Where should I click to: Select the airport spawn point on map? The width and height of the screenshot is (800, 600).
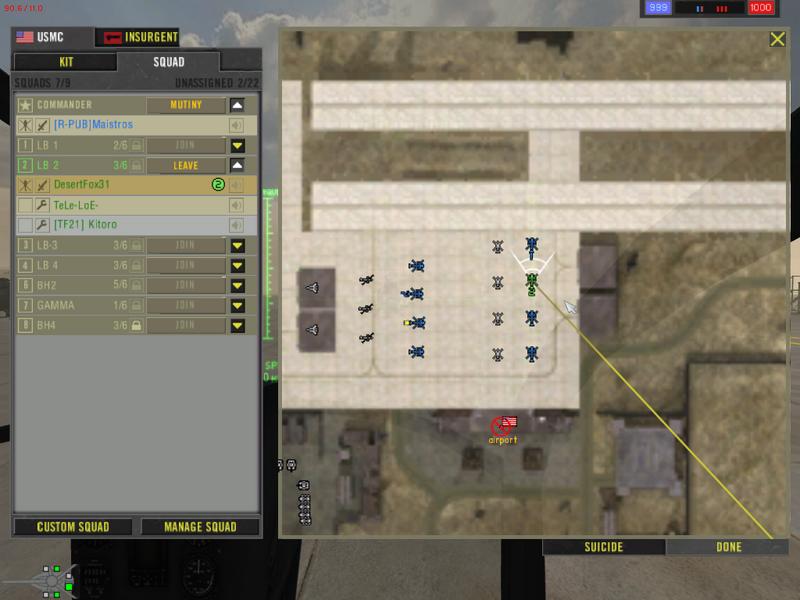click(502, 425)
